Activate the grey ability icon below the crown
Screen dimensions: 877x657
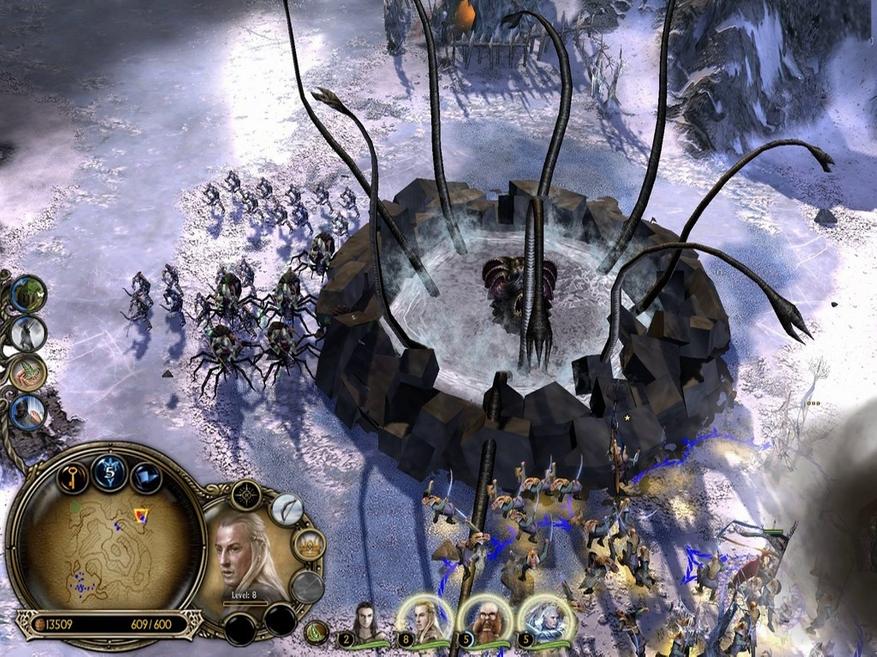click(x=307, y=587)
